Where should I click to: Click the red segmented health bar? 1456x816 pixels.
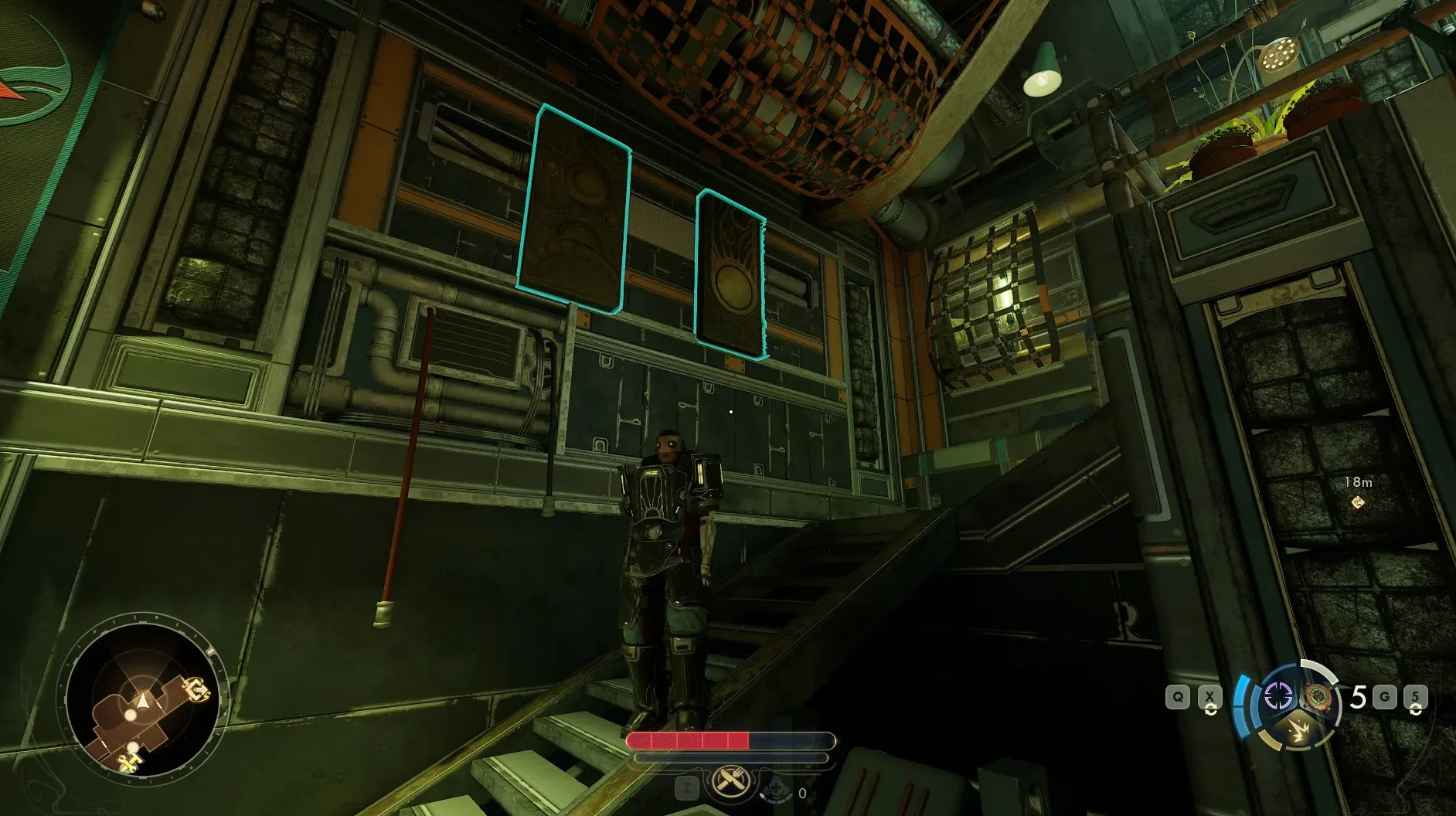688,740
